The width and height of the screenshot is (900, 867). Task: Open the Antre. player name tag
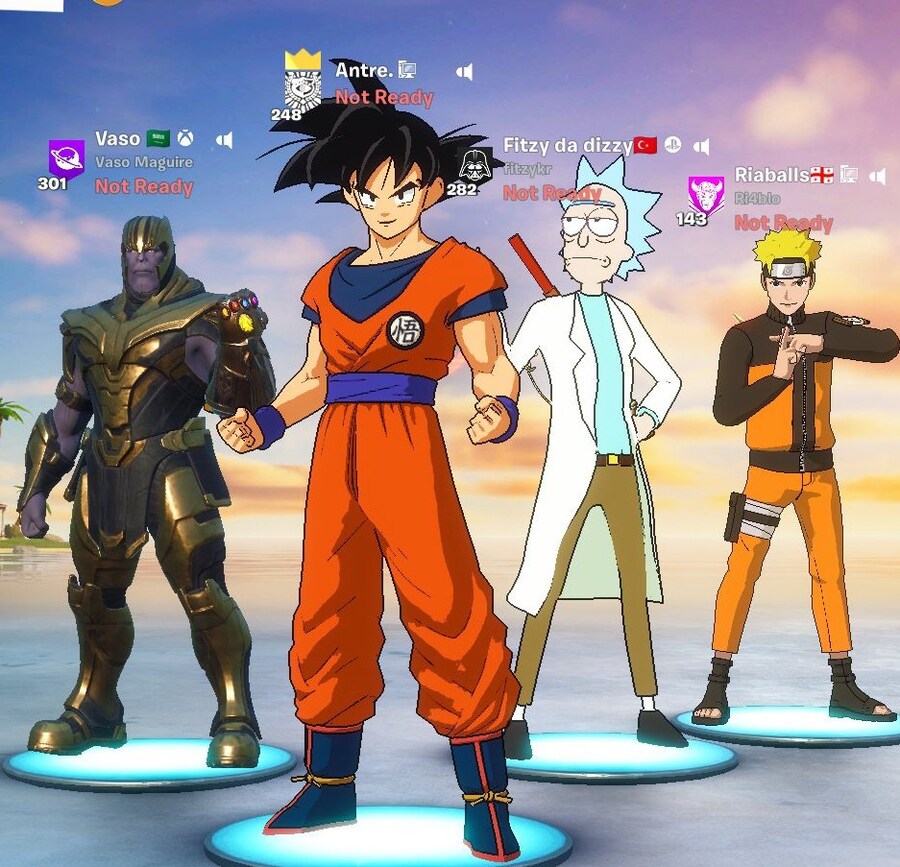point(361,70)
